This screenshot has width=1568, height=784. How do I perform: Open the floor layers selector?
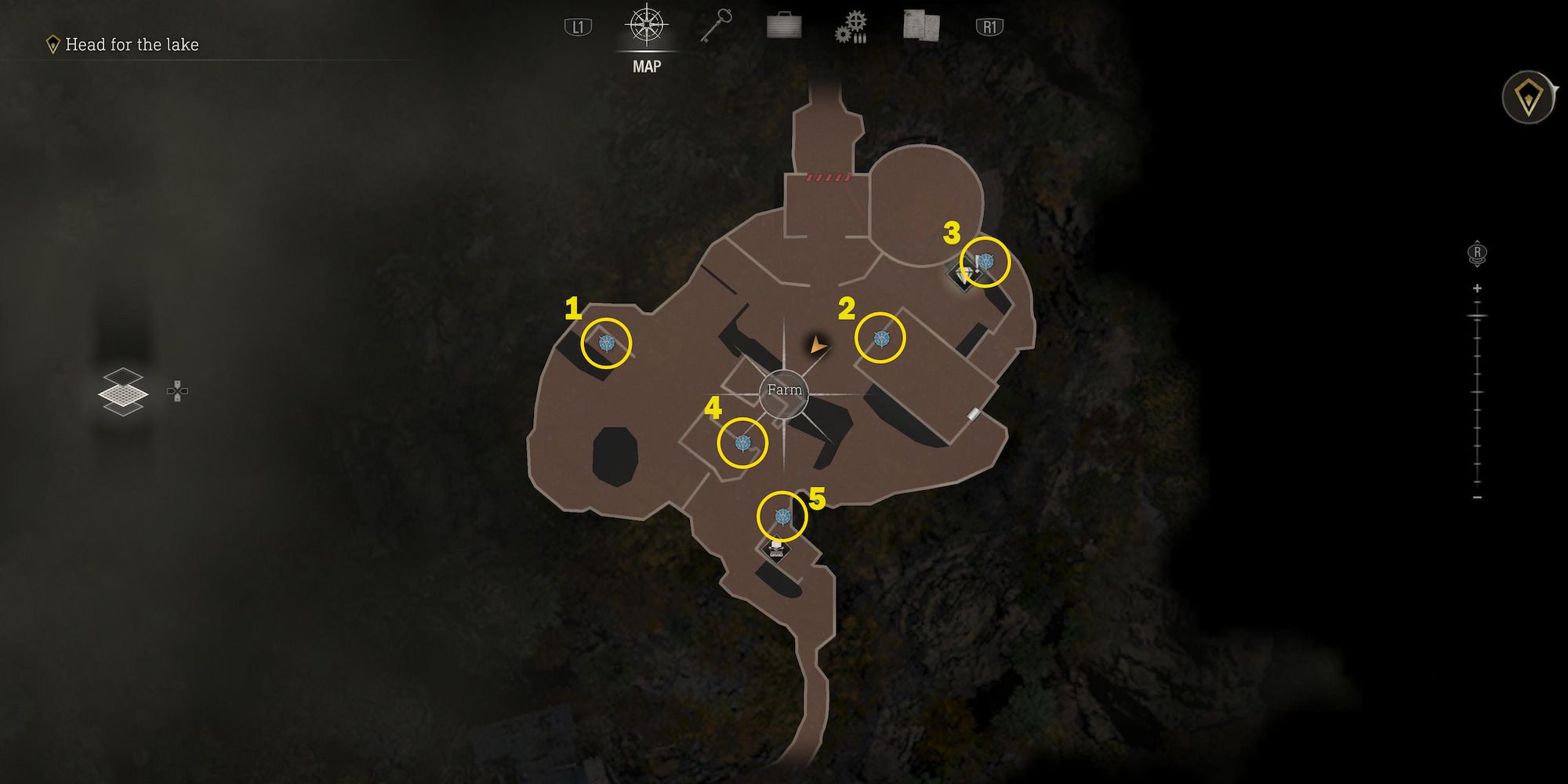(x=123, y=391)
